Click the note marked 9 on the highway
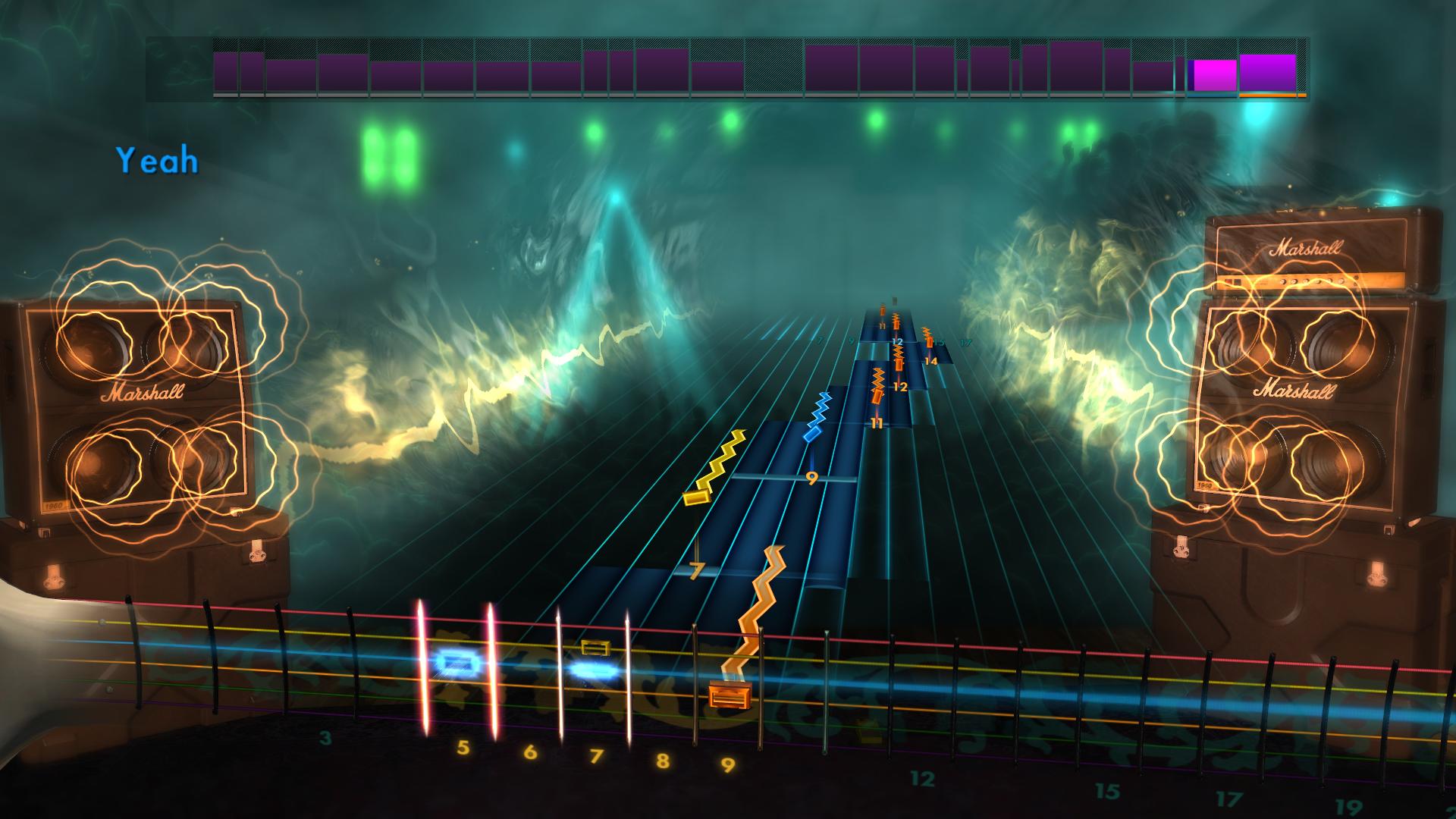This screenshot has width=1456, height=819. [x=811, y=478]
